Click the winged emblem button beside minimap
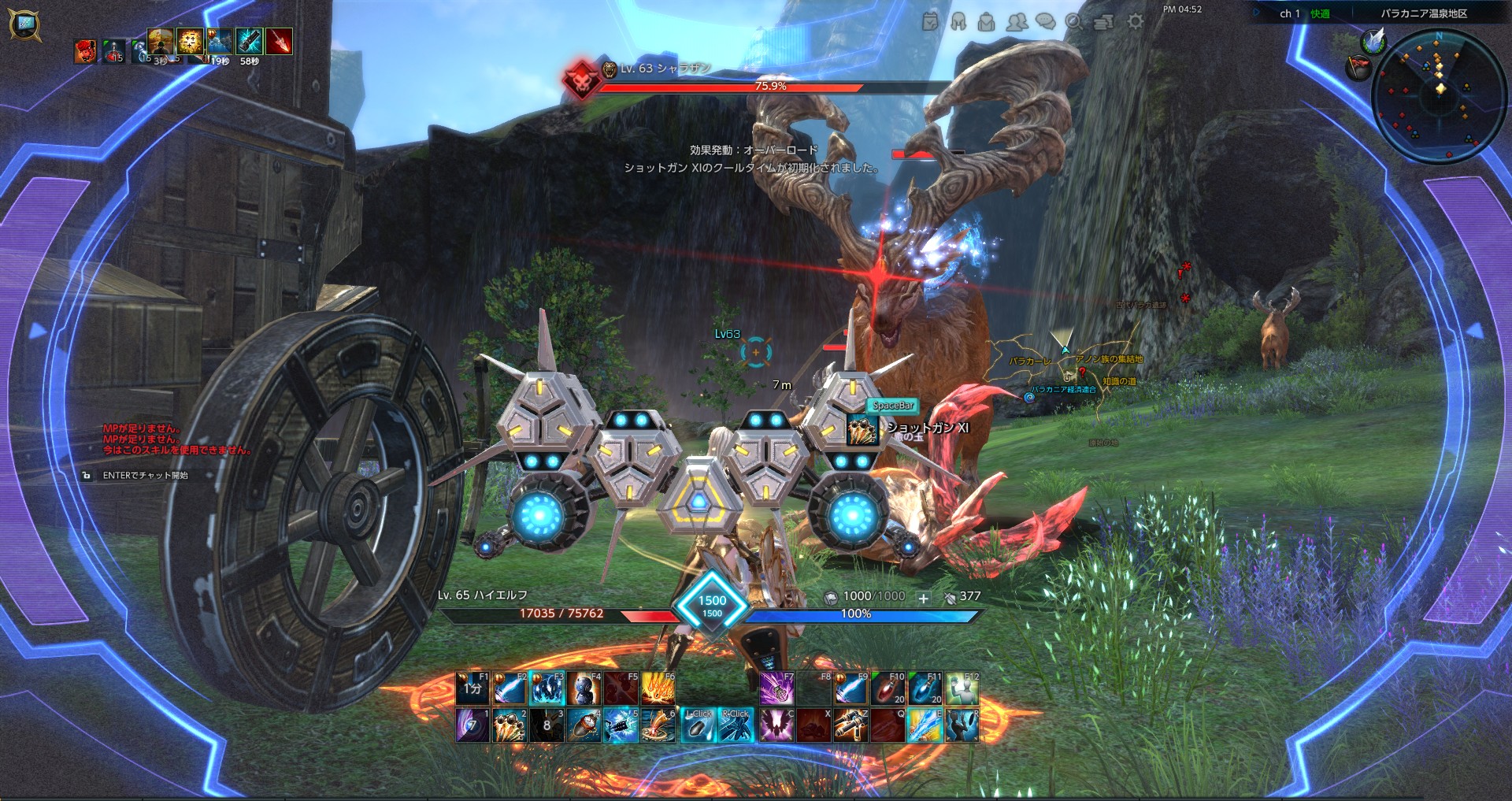This screenshot has height=801, width=1512. click(1374, 40)
